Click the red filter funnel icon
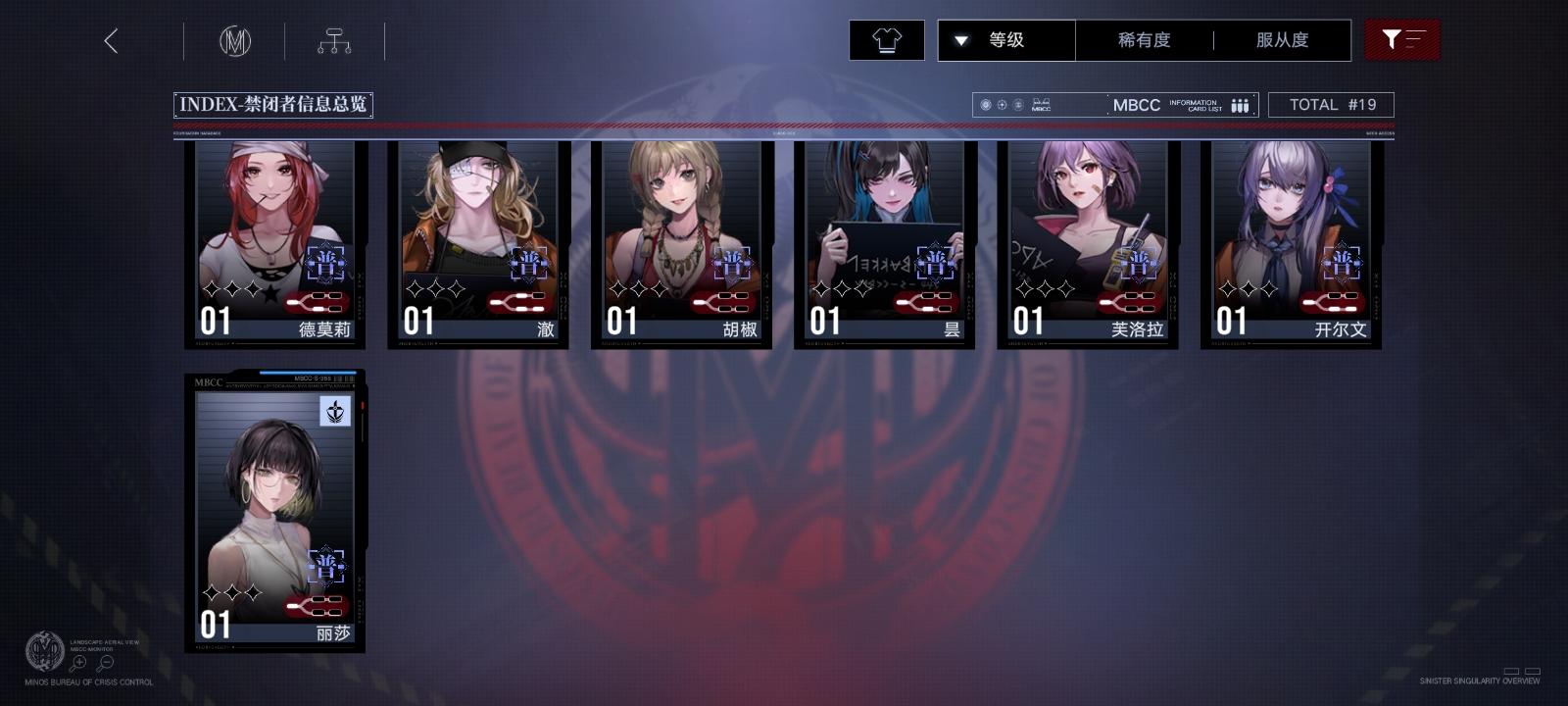The image size is (1568, 706). (x=1402, y=40)
